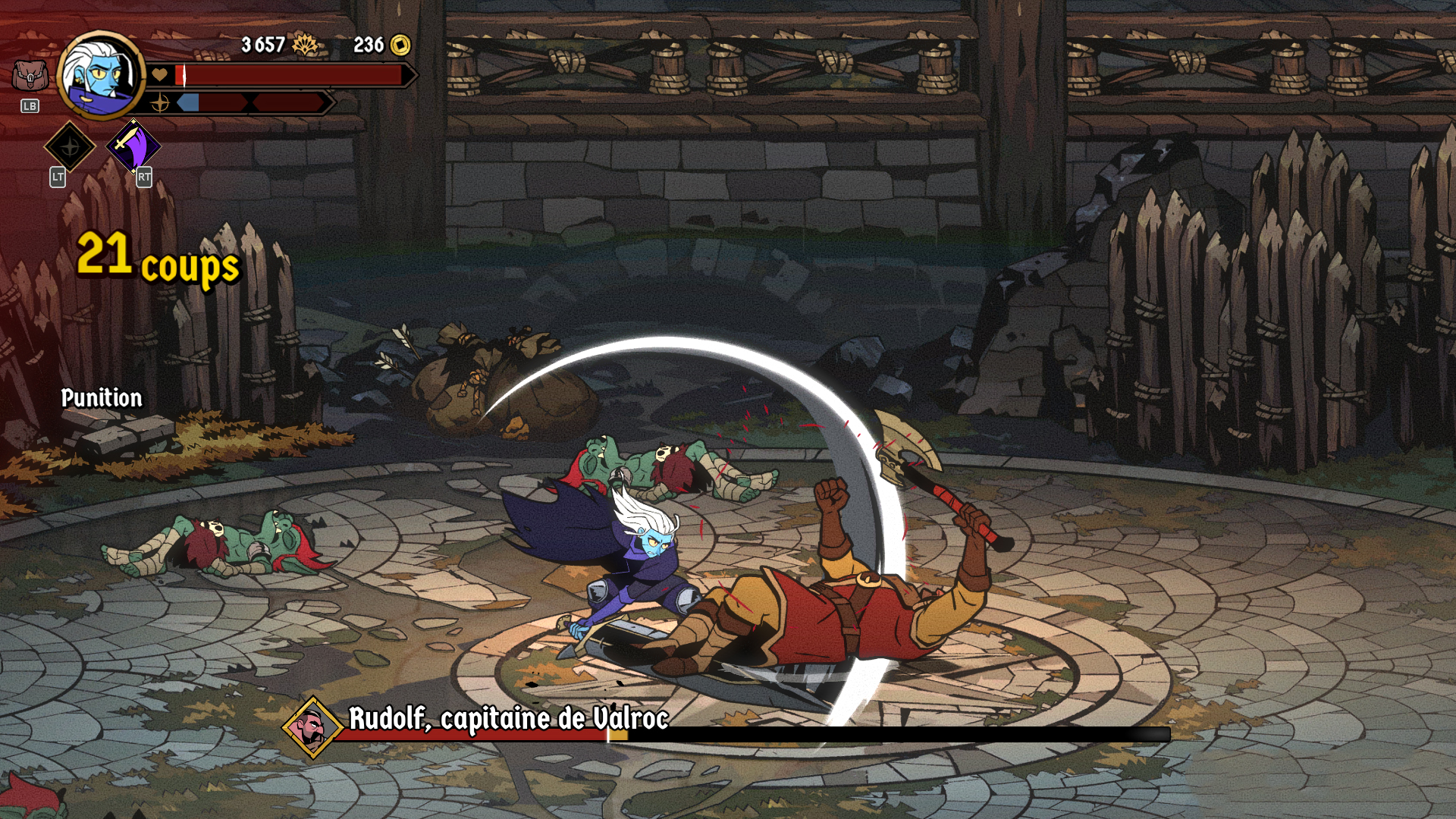Click Rudolf's boss portrait icon
Viewport: 1456px width, 819px height.
[312, 727]
